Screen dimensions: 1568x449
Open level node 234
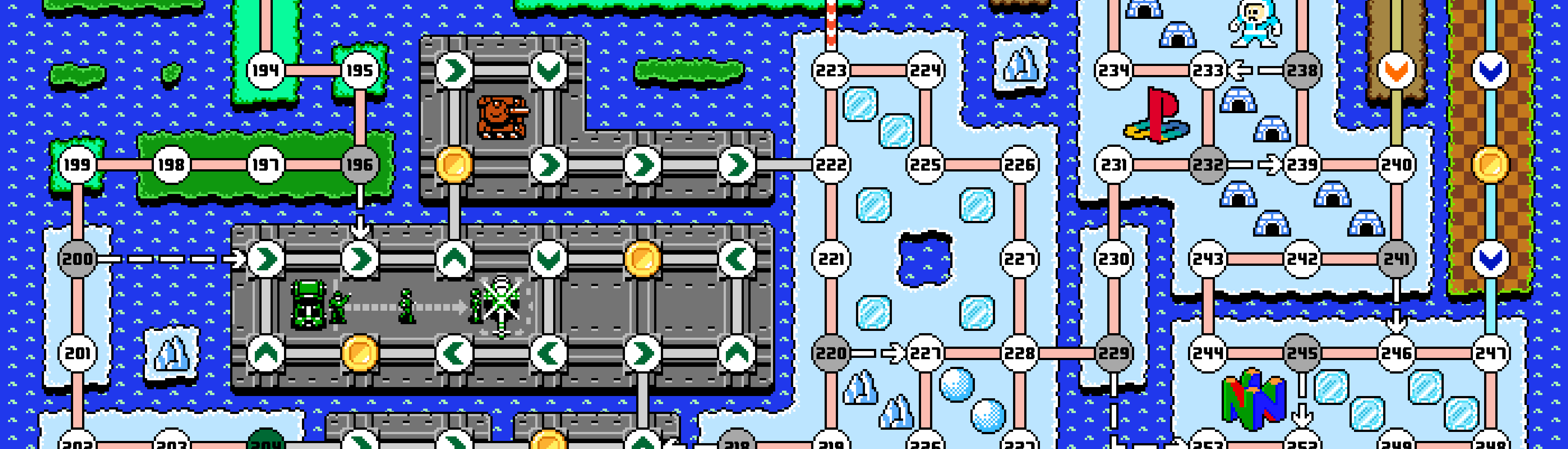1114,70
